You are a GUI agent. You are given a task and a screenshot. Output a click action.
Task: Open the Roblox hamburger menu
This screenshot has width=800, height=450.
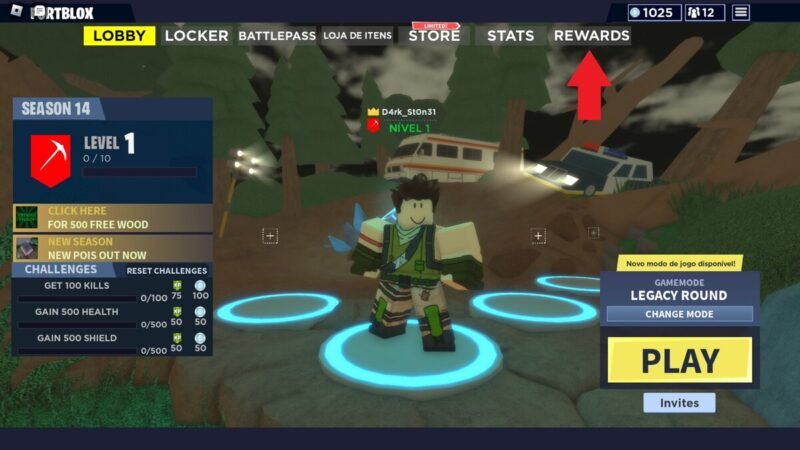[x=741, y=13]
